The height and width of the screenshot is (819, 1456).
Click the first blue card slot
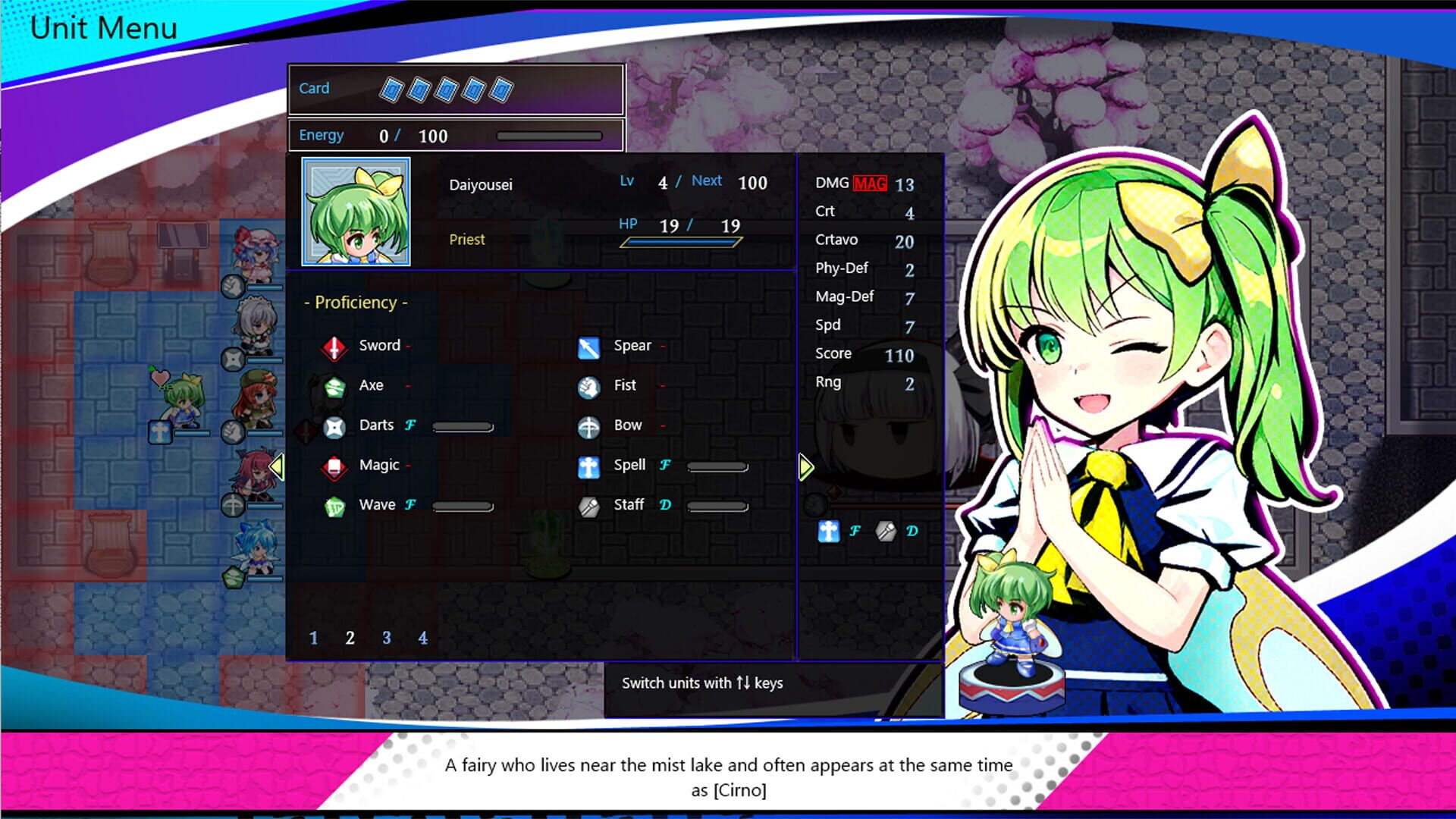click(x=391, y=88)
